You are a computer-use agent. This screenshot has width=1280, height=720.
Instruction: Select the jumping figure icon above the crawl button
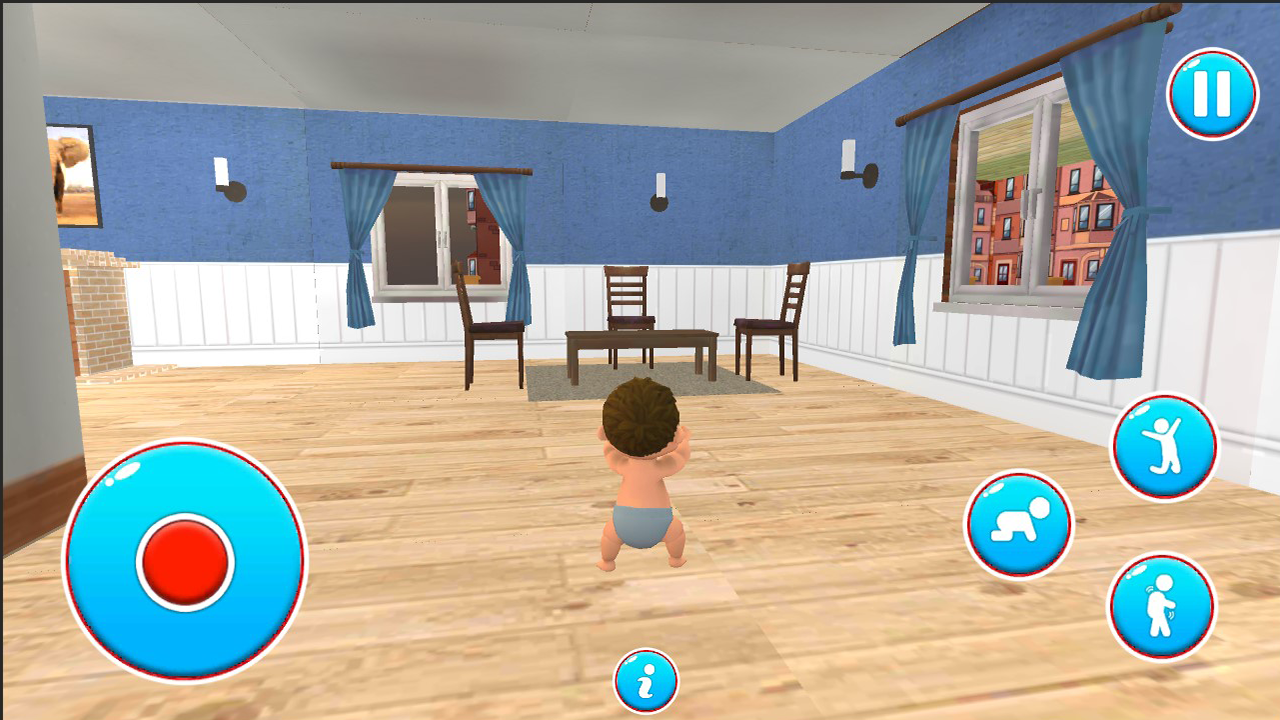coord(1163,442)
